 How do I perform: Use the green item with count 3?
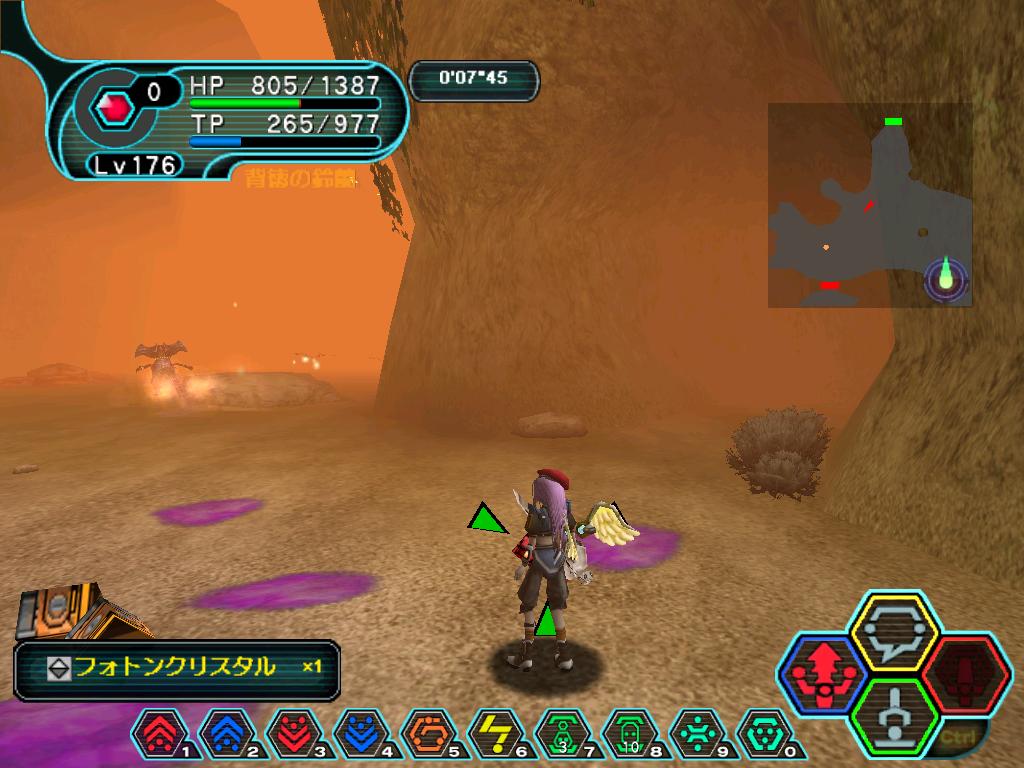click(562, 734)
